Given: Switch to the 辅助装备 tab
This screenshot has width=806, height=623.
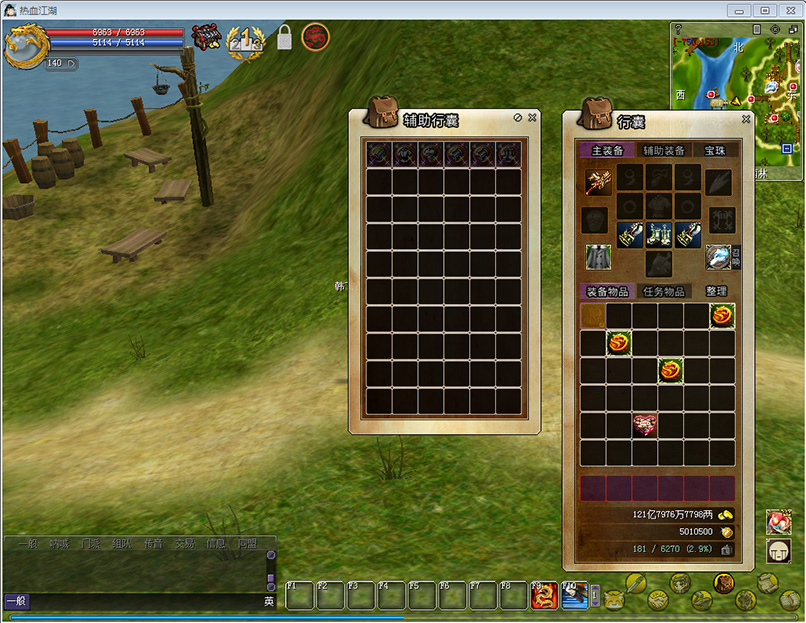Looking at the screenshot, I should pos(664,150).
